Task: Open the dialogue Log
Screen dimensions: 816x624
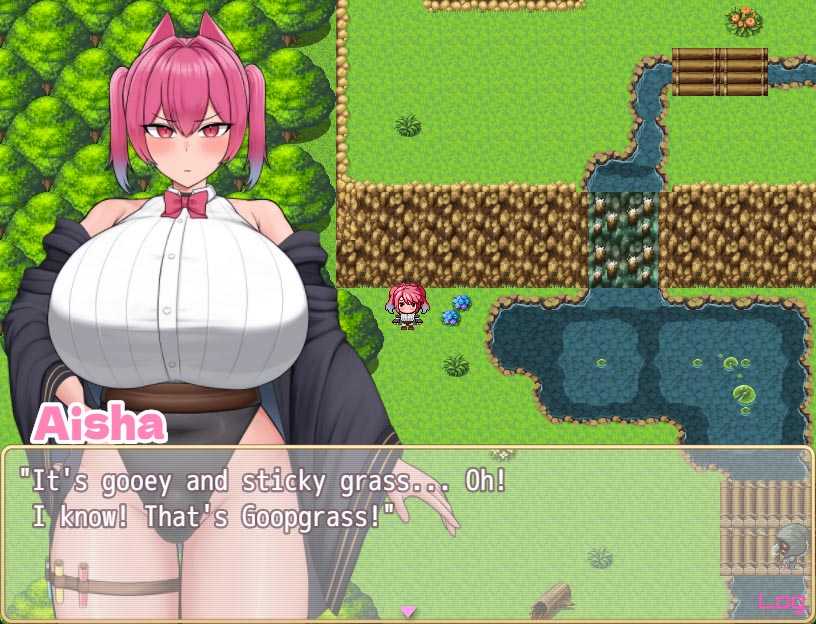Action: [781, 601]
